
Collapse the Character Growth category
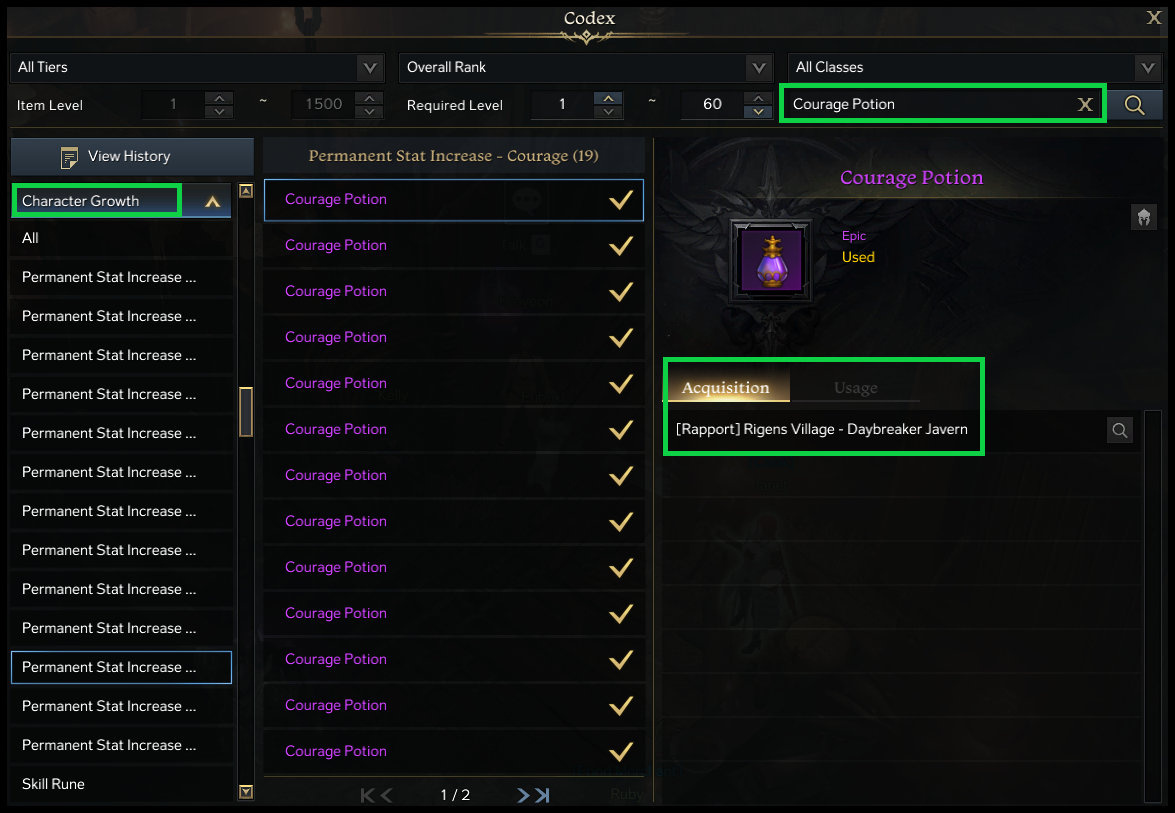click(211, 201)
